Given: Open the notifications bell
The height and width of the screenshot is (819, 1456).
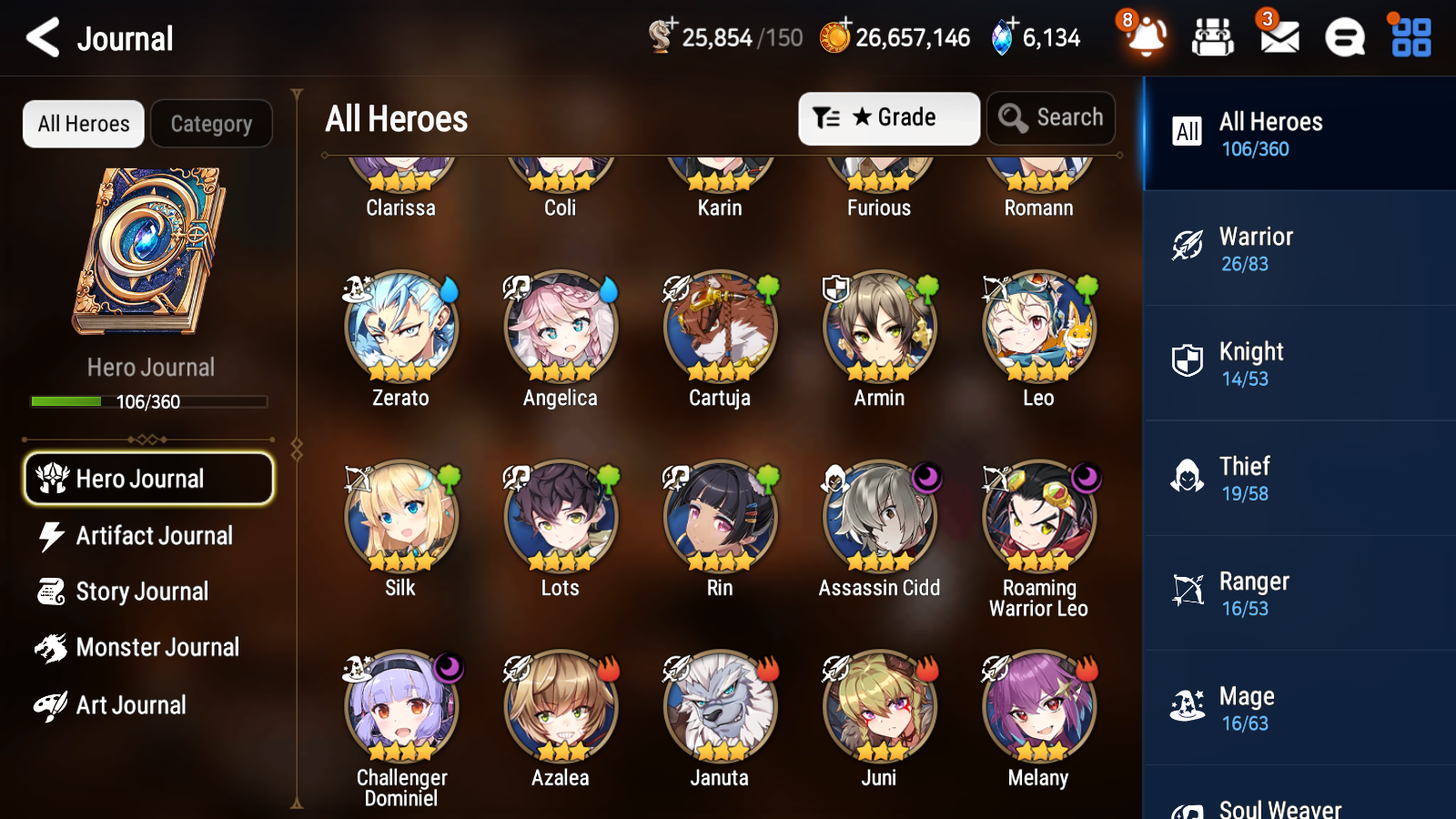Looking at the screenshot, I should [x=1146, y=38].
